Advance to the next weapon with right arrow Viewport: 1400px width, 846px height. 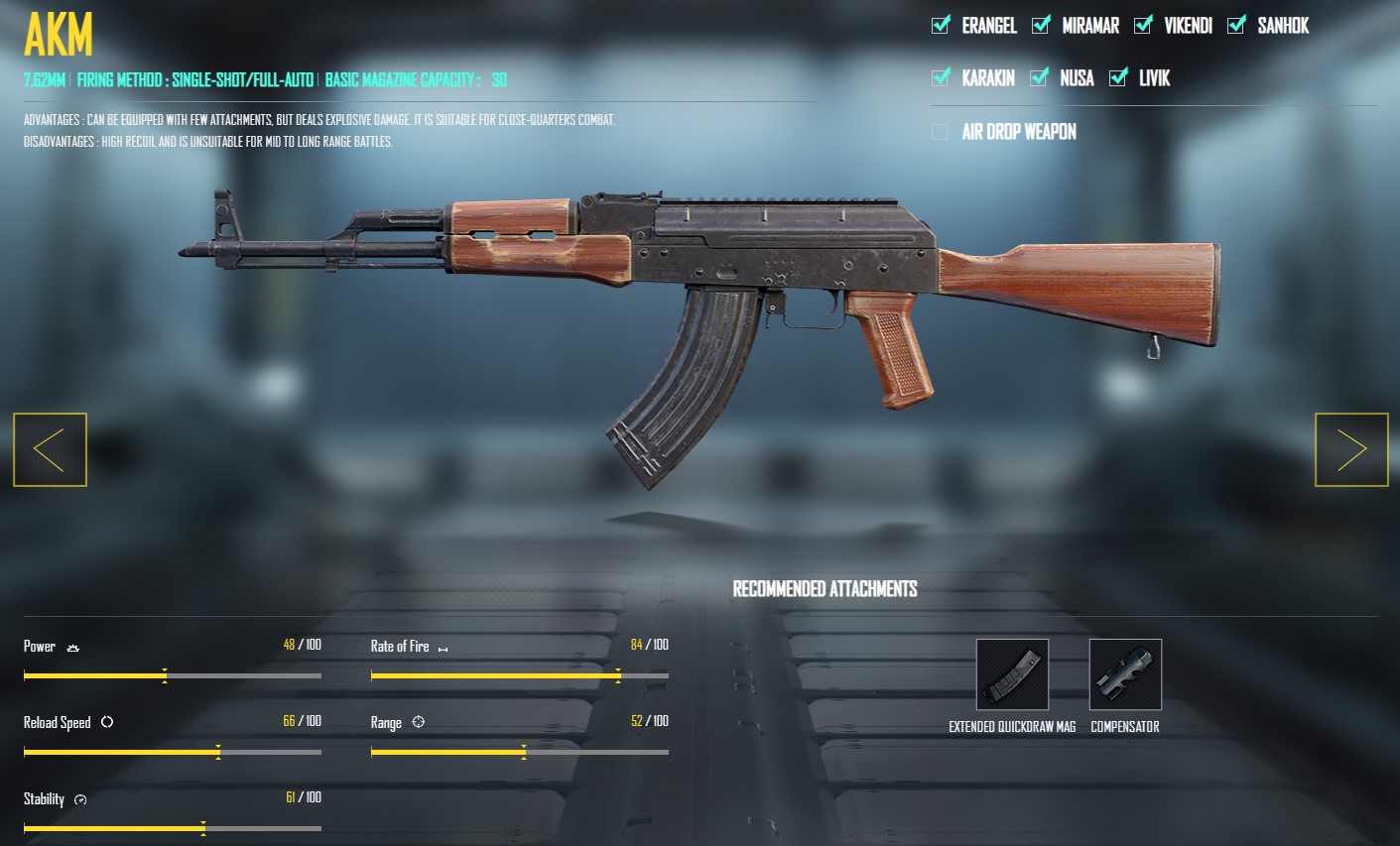coord(1350,449)
